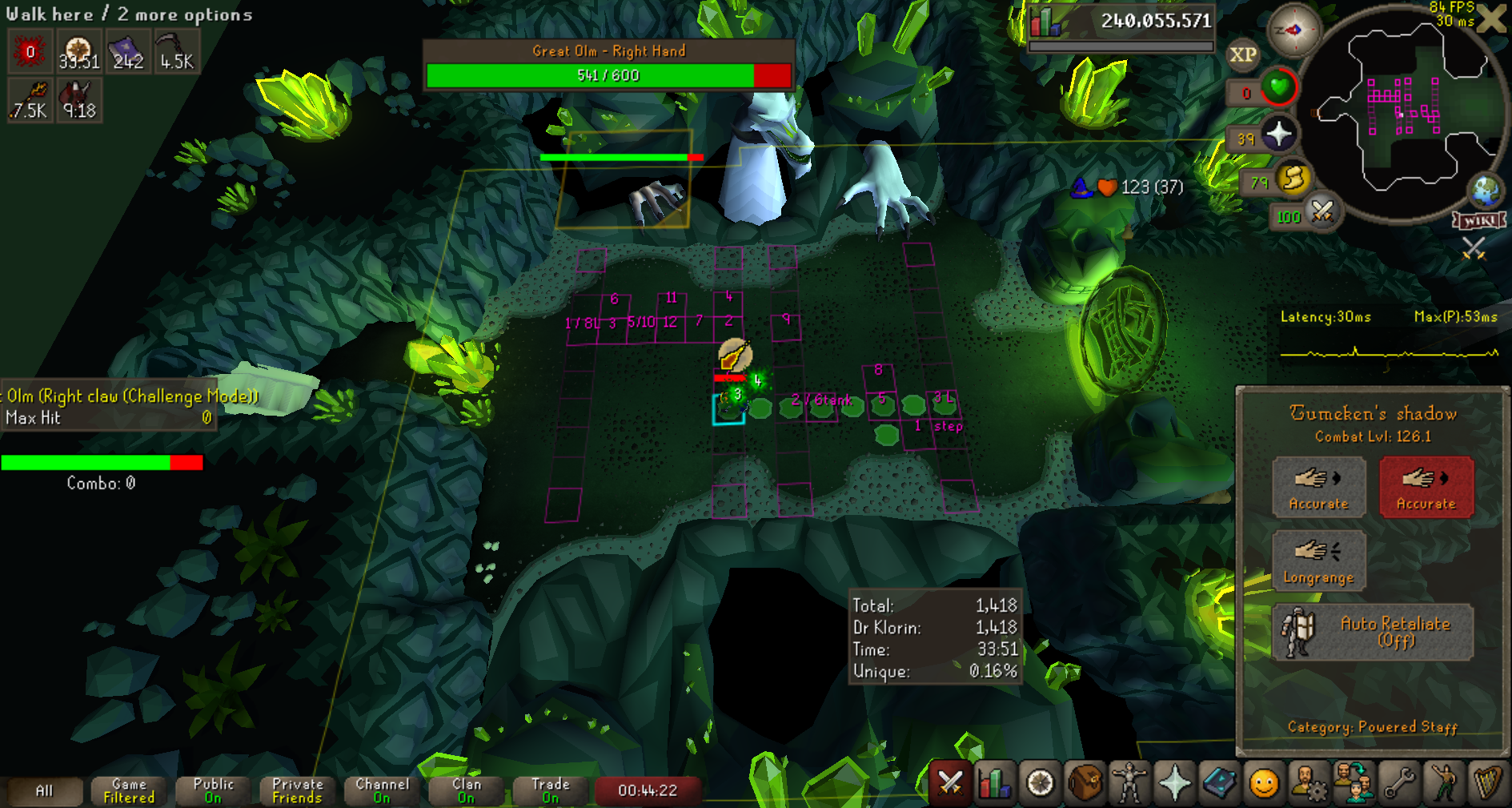Open the Skills tab with bar chart icon
Viewport: 1512px width, 808px height.
[x=995, y=782]
